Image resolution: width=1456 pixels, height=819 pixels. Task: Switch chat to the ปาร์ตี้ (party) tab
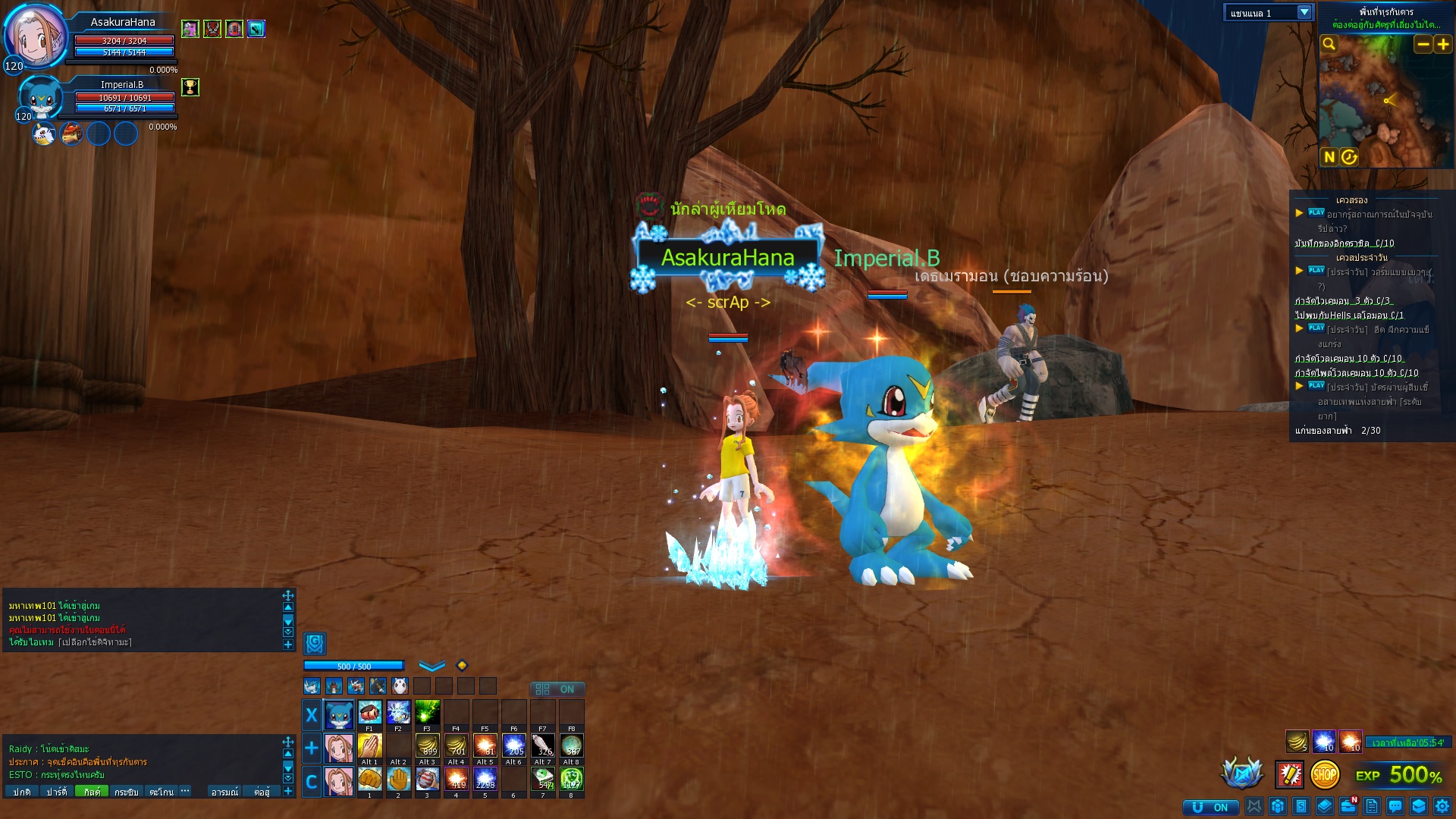pos(57,792)
